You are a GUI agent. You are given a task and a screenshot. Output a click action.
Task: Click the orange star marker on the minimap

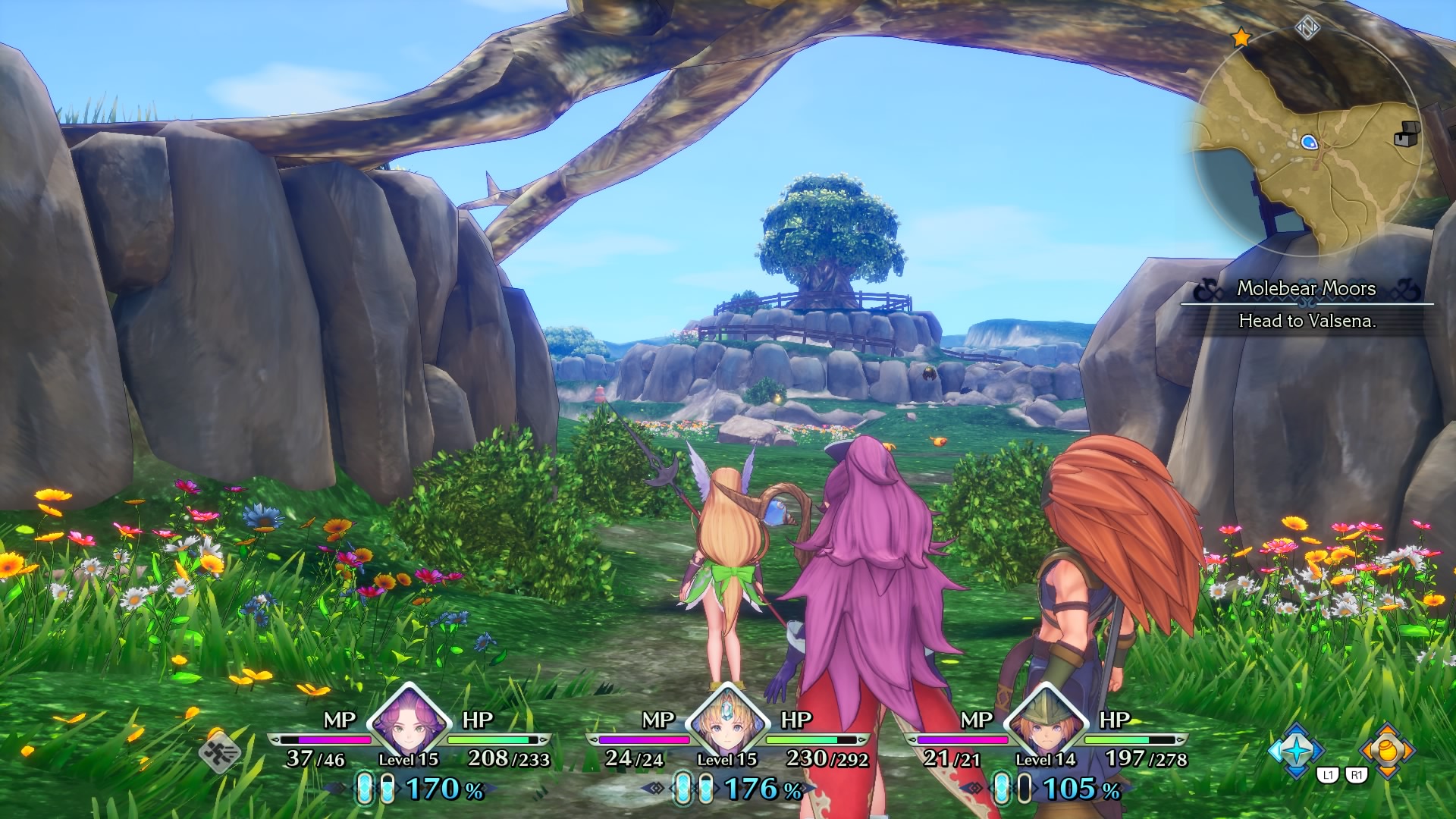[x=1241, y=37]
